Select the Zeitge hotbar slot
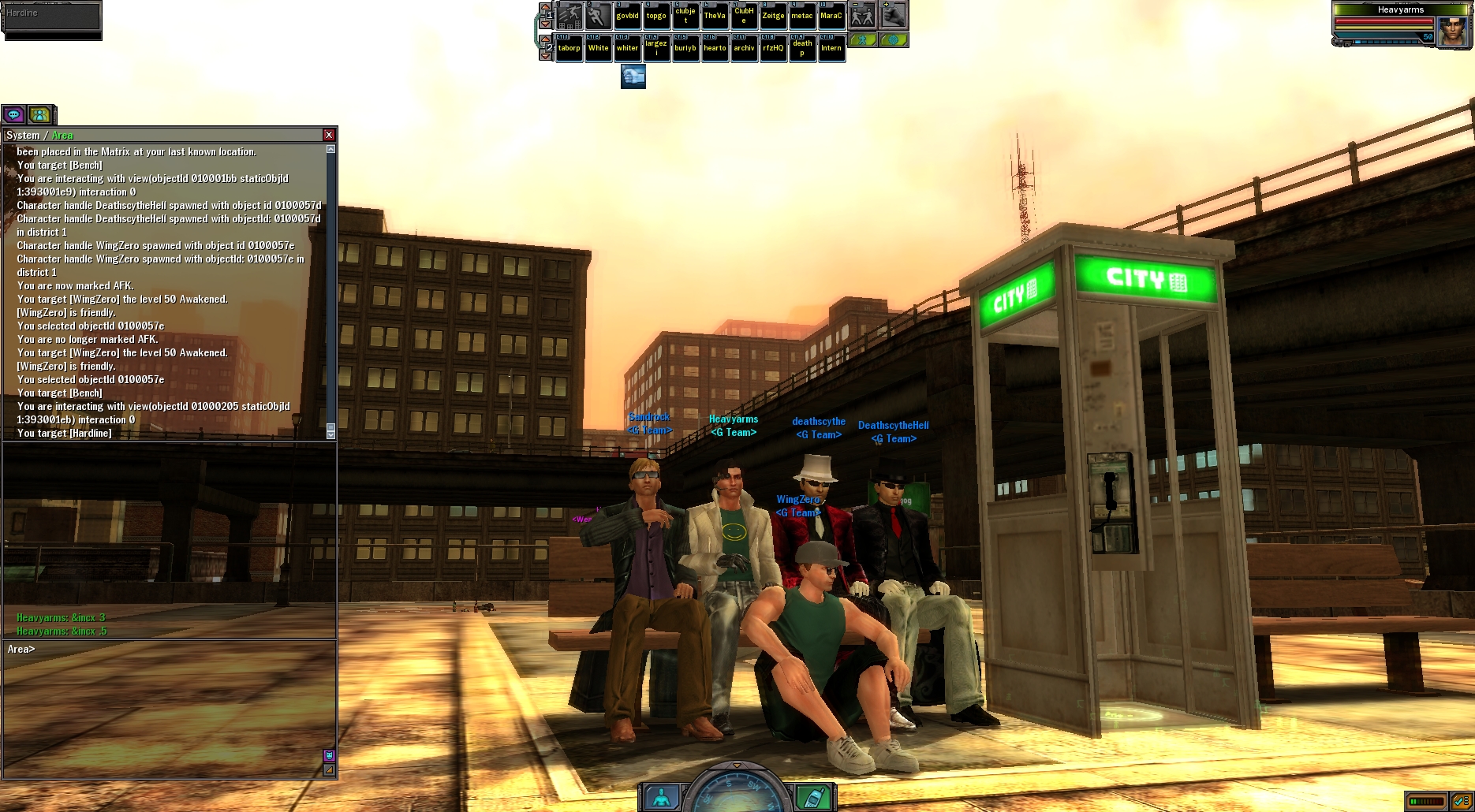This screenshot has width=1475, height=812. coord(773,15)
